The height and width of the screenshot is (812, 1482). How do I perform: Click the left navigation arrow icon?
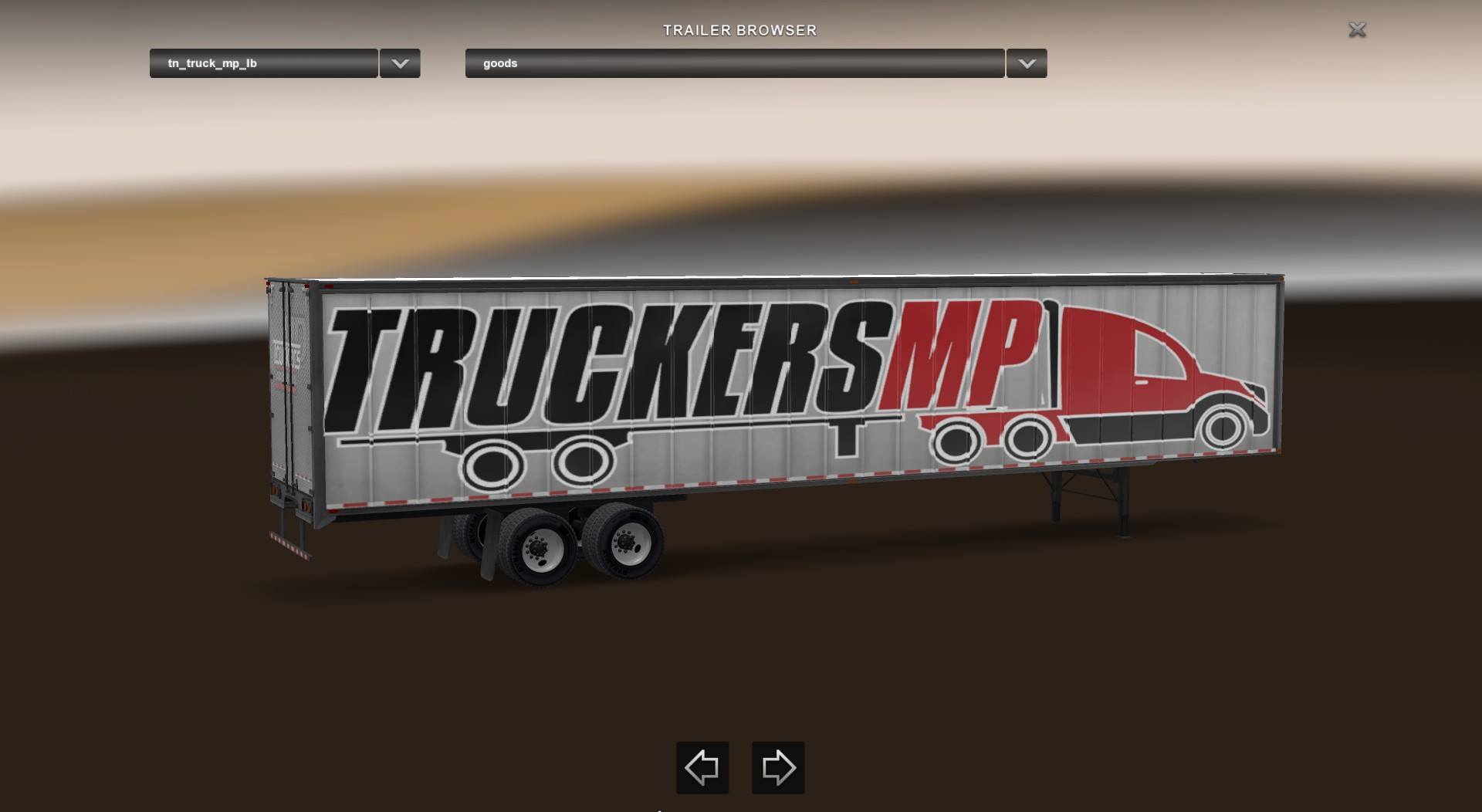[701, 767]
